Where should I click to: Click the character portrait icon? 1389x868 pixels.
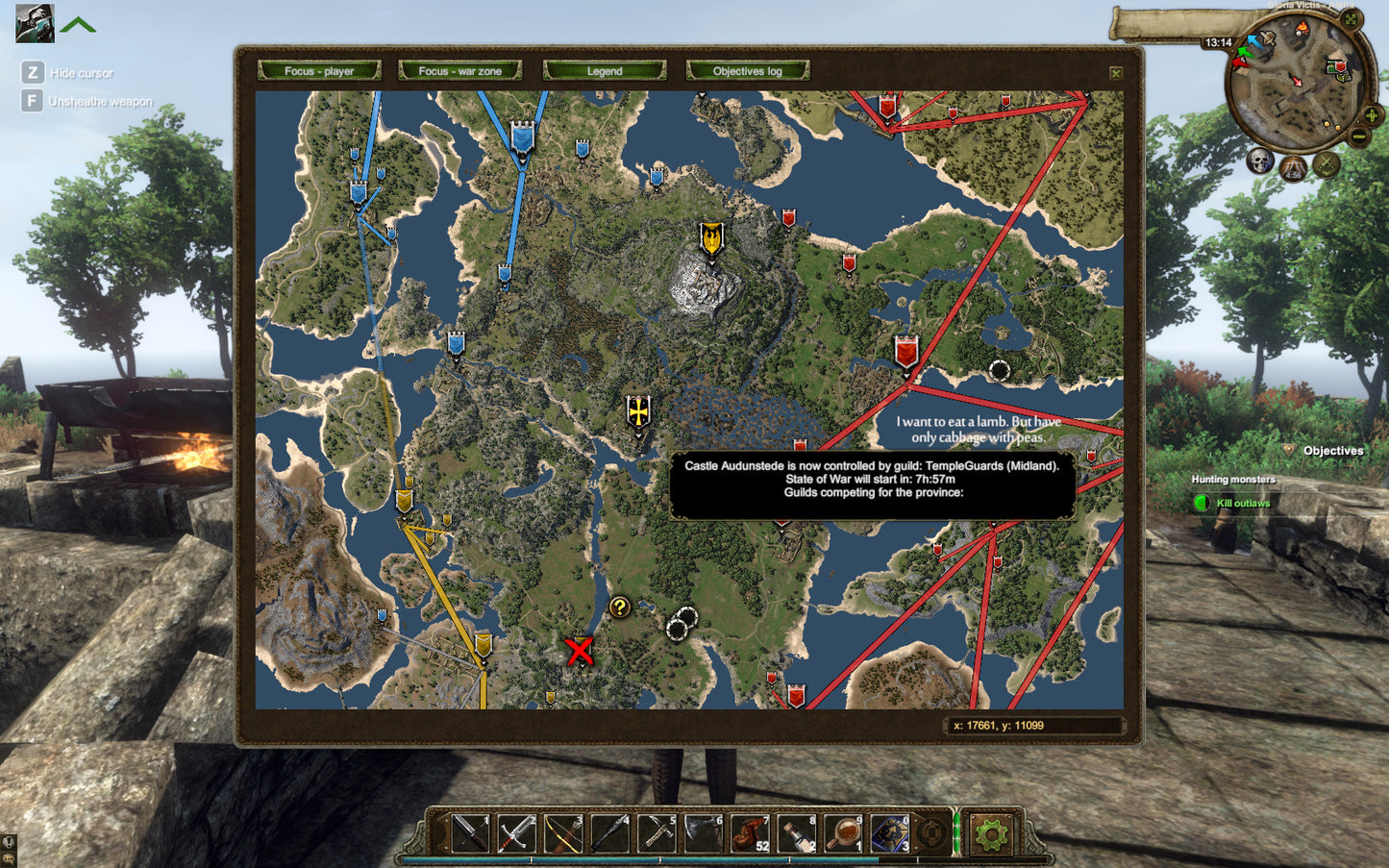pyautogui.click(x=35, y=23)
